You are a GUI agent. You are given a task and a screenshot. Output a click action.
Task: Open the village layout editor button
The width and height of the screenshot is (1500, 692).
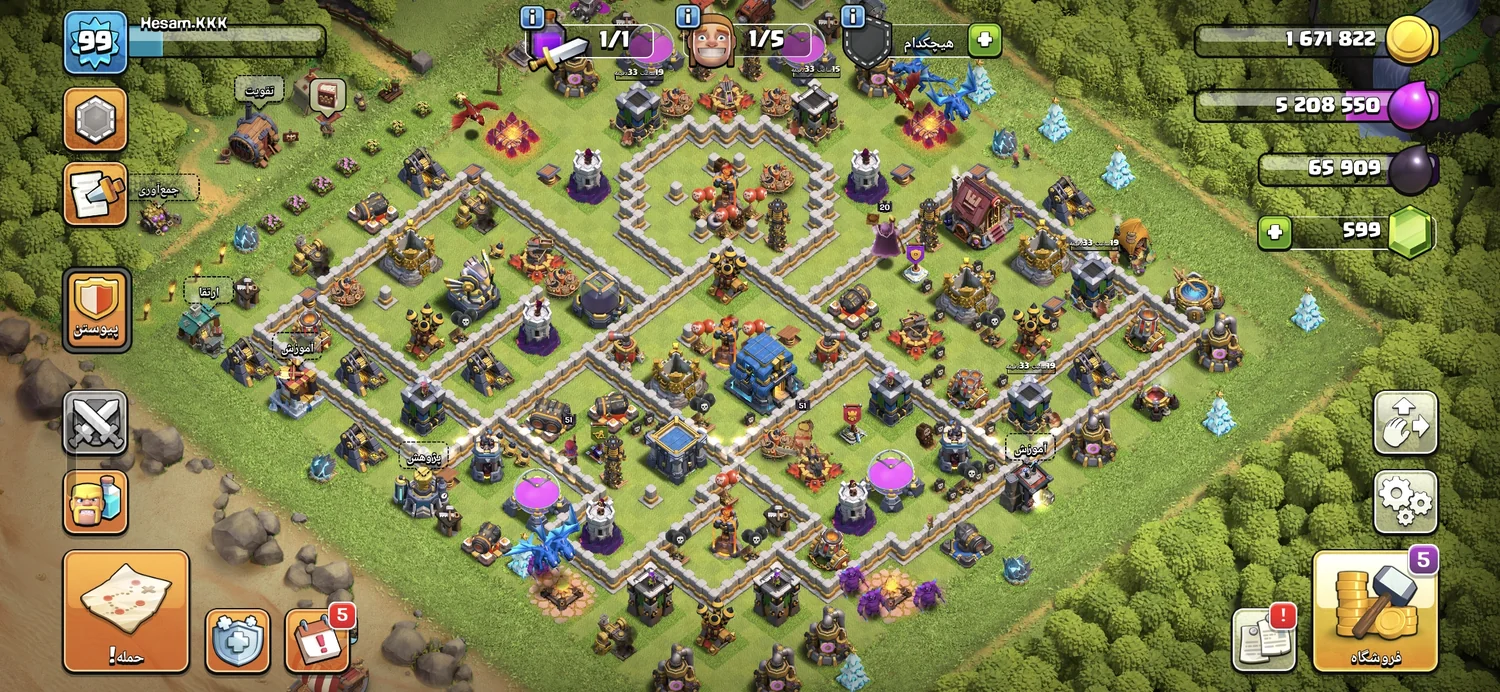(1405, 423)
